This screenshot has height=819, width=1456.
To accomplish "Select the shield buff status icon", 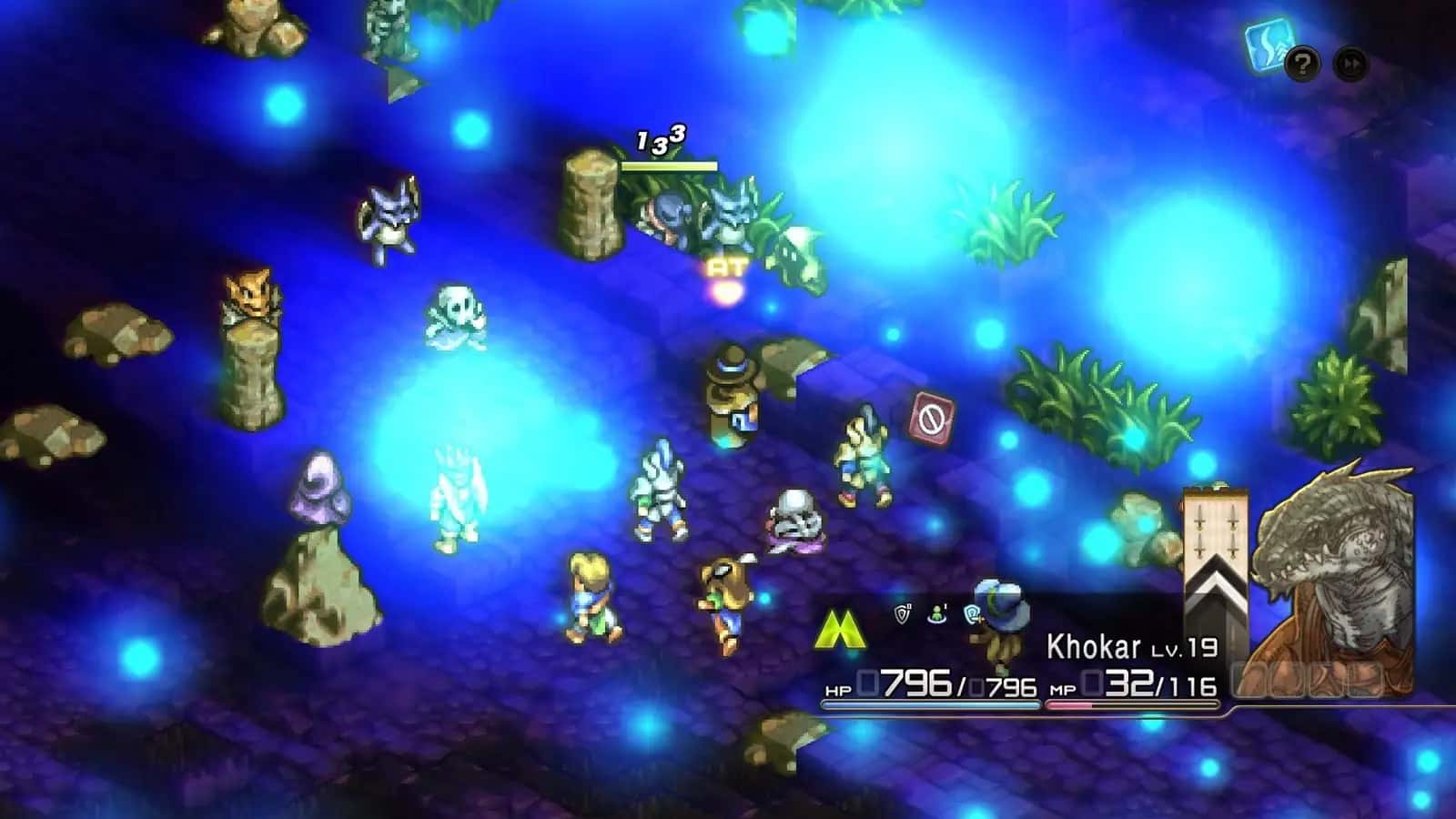I will [x=902, y=614].
